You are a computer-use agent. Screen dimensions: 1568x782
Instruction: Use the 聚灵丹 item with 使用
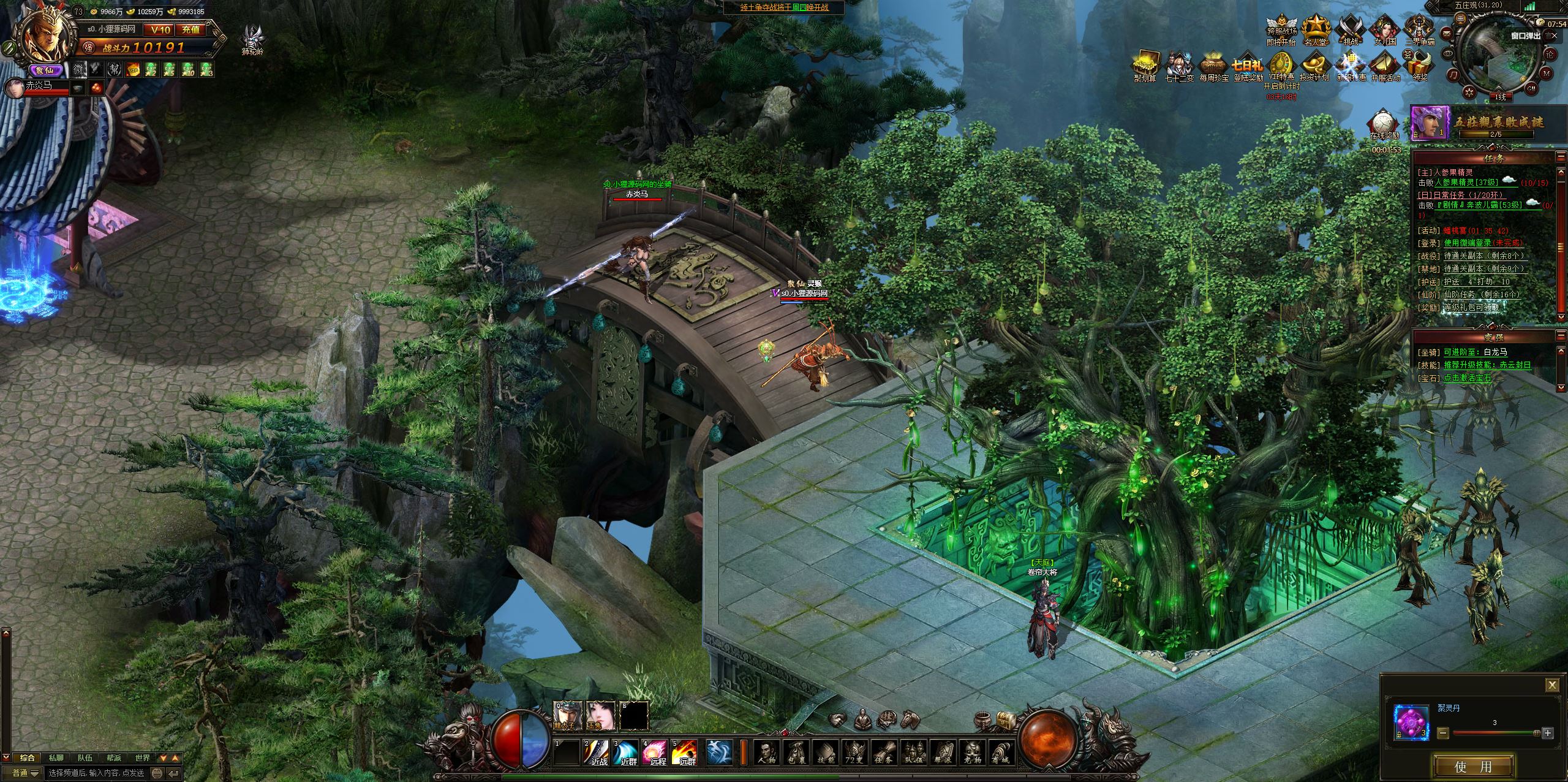point(1472,766)
